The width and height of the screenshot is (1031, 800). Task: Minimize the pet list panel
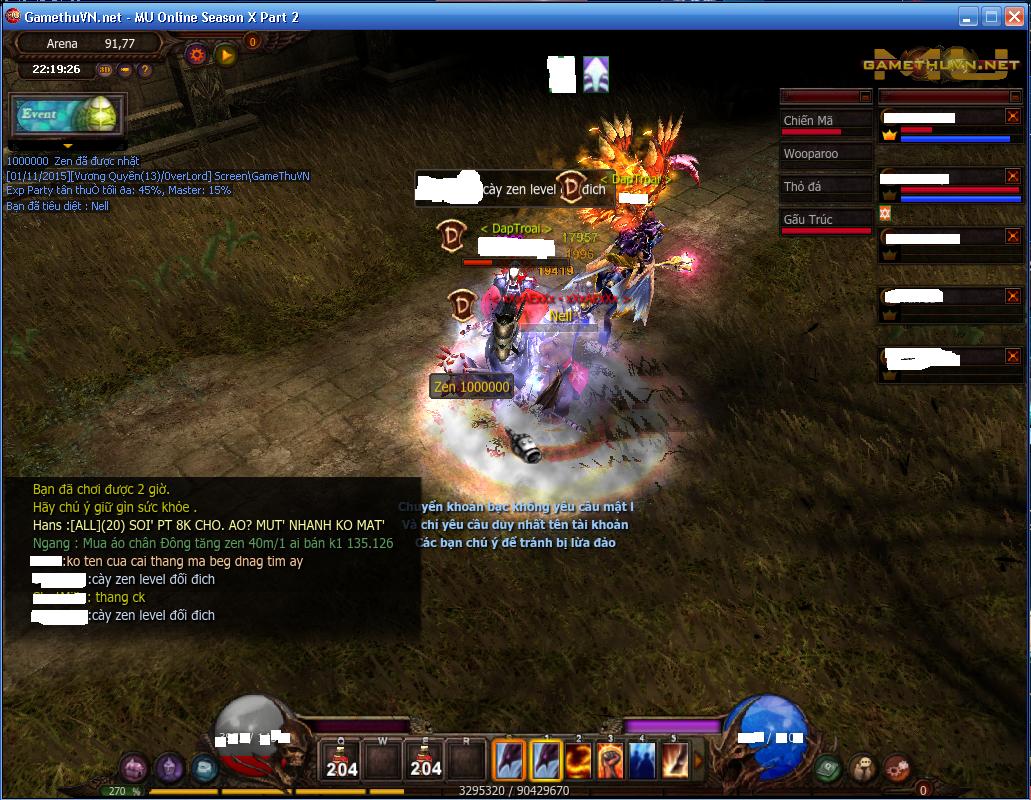point(865,96)
